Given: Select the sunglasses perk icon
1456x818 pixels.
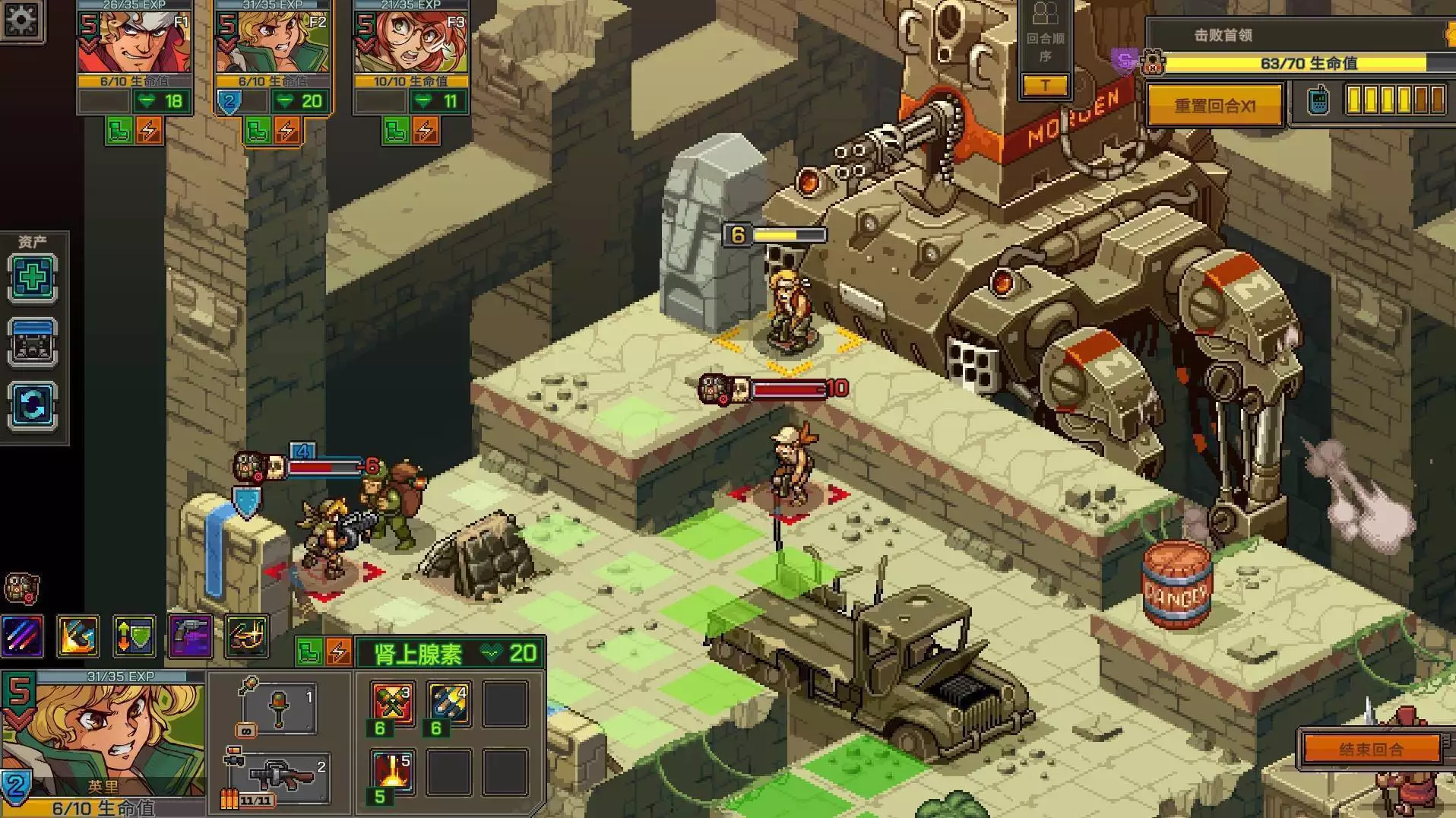Looking at the screenshot, I should pos(247,636).
